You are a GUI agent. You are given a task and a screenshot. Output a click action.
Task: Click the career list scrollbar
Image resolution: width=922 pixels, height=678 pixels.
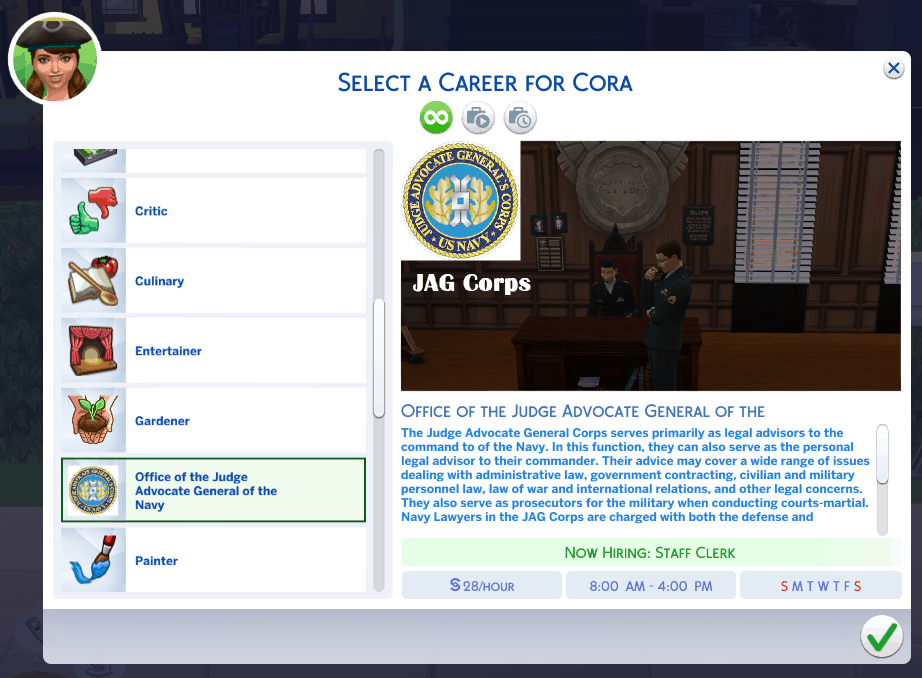point(379,357)
